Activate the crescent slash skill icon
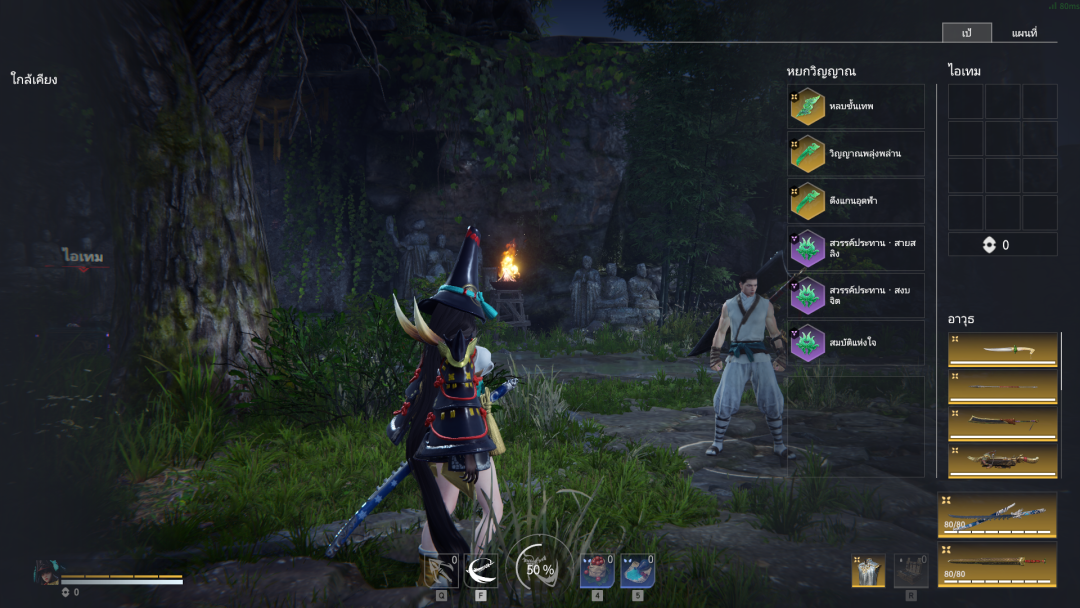The height and width of the screenshot is (608, 1080). (481, 570)
